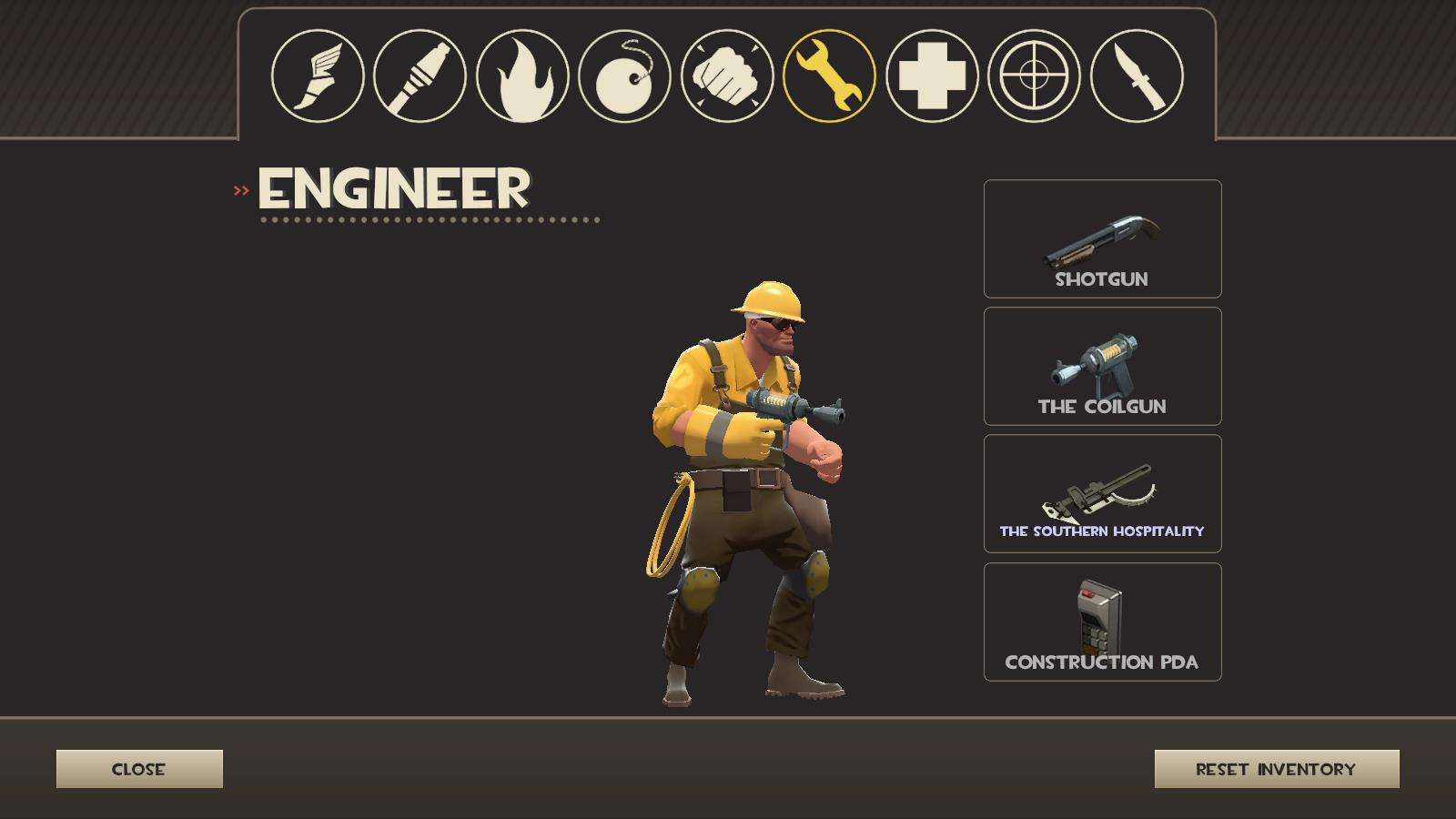Click the Engineer title heading
1456x819 pixels.
coord(393,189)
